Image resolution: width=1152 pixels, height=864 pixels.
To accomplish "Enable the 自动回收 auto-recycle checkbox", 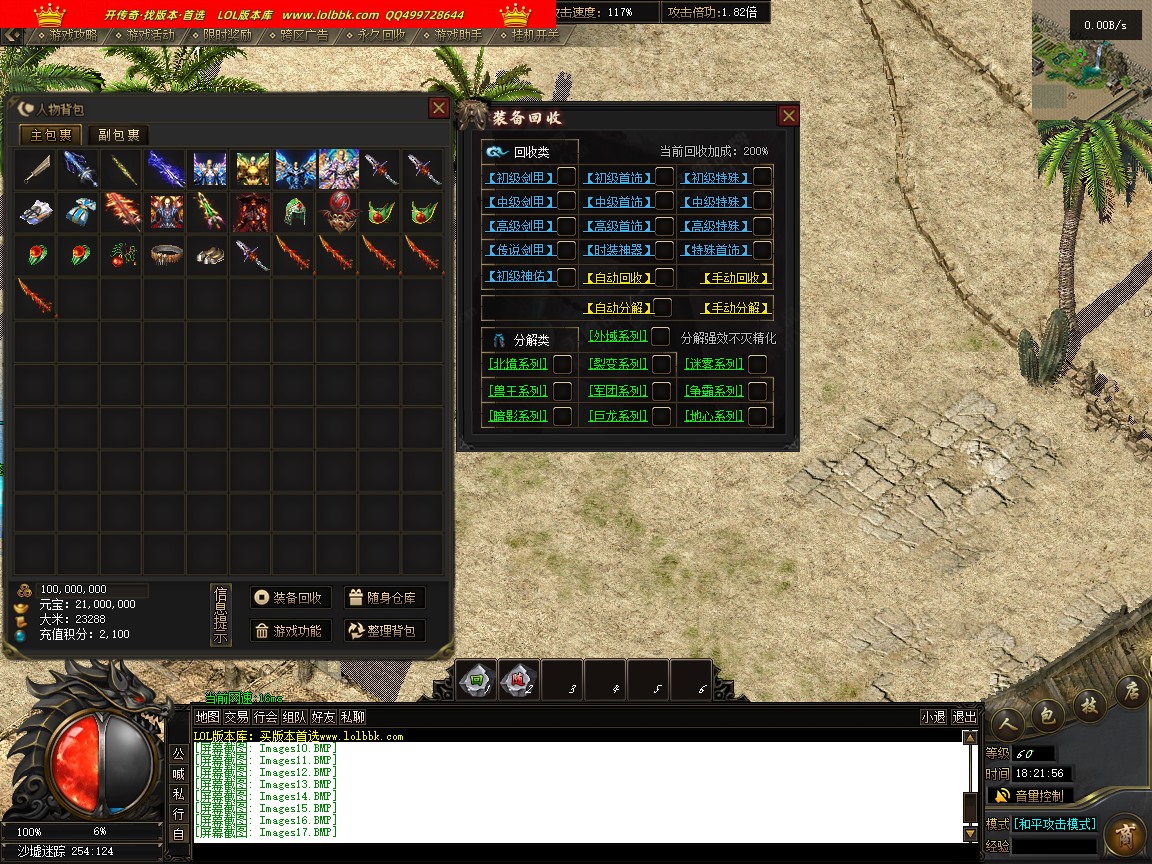I will point(664,277).
